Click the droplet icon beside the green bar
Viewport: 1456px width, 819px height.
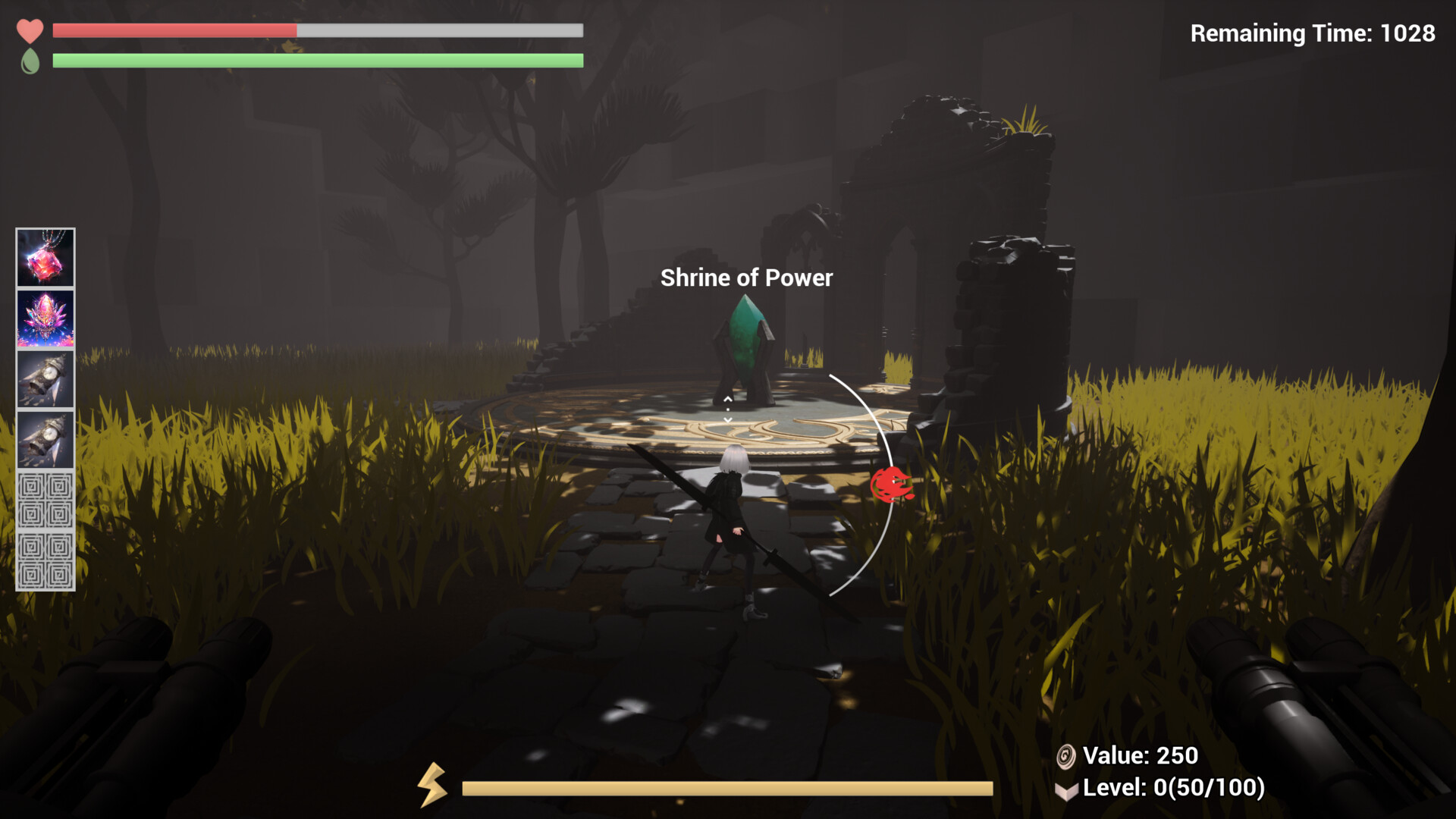point(29,61)
